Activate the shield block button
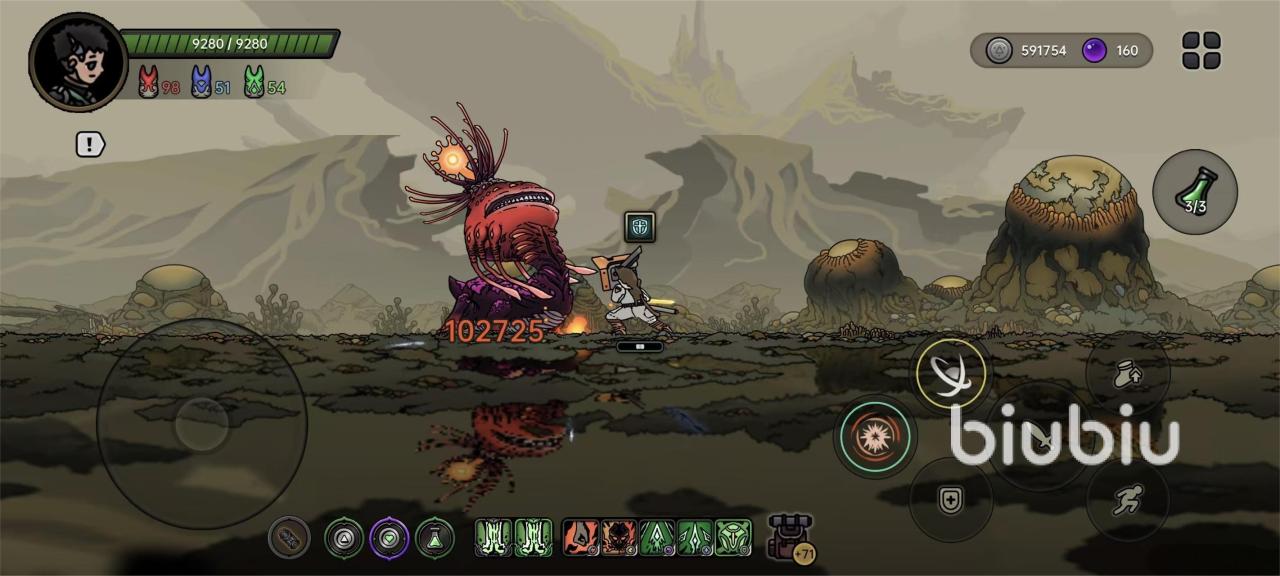The height and width of the screenshot is (576, 1280). pyautogui.click(x=951, y=500)
